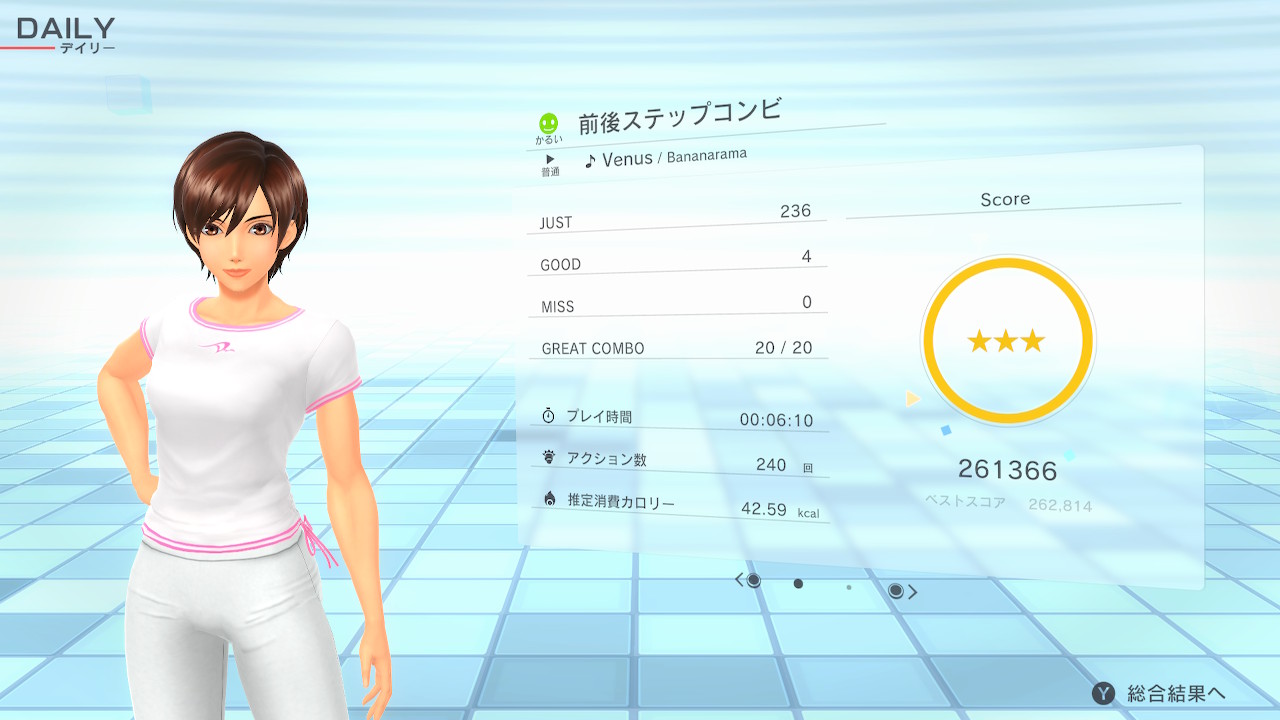Viewport: 1280px width, 720px height.
Task: Go to the 総合結果へ overall results
Action: [x=1160, y=693]
